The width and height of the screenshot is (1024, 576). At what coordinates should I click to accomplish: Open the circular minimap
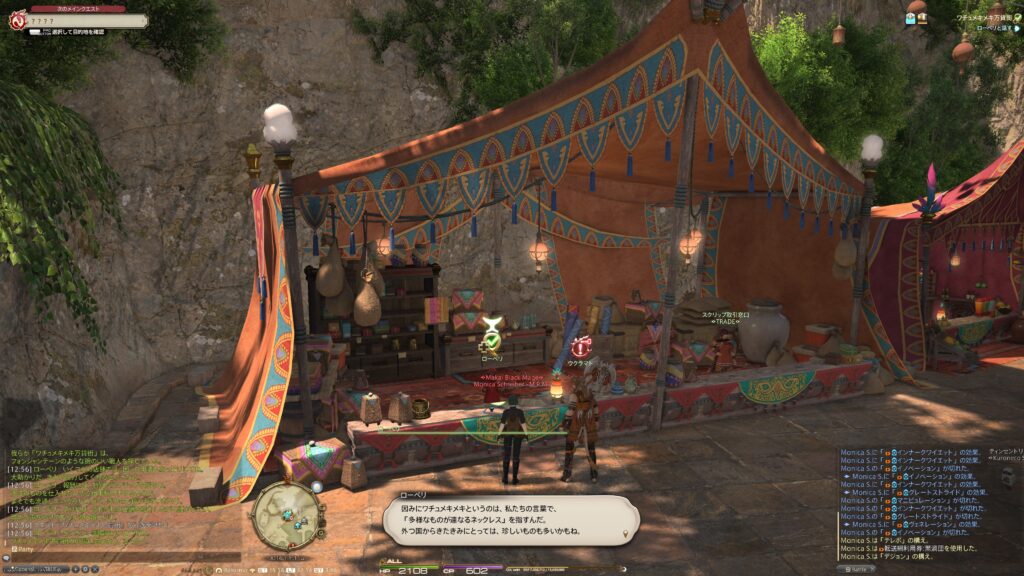[287, 514]
